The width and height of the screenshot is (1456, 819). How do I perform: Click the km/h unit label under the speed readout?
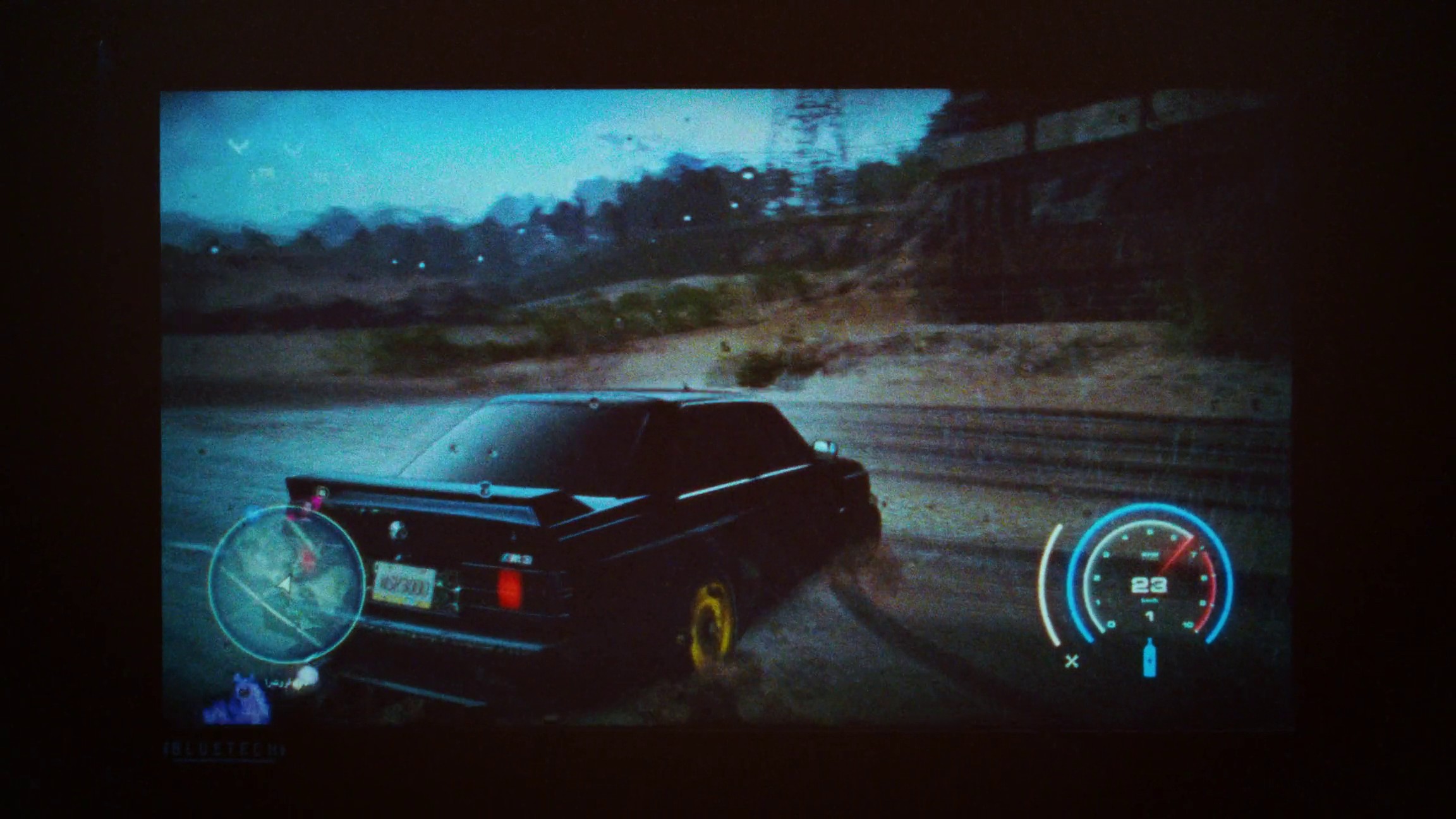point(1150,599)
